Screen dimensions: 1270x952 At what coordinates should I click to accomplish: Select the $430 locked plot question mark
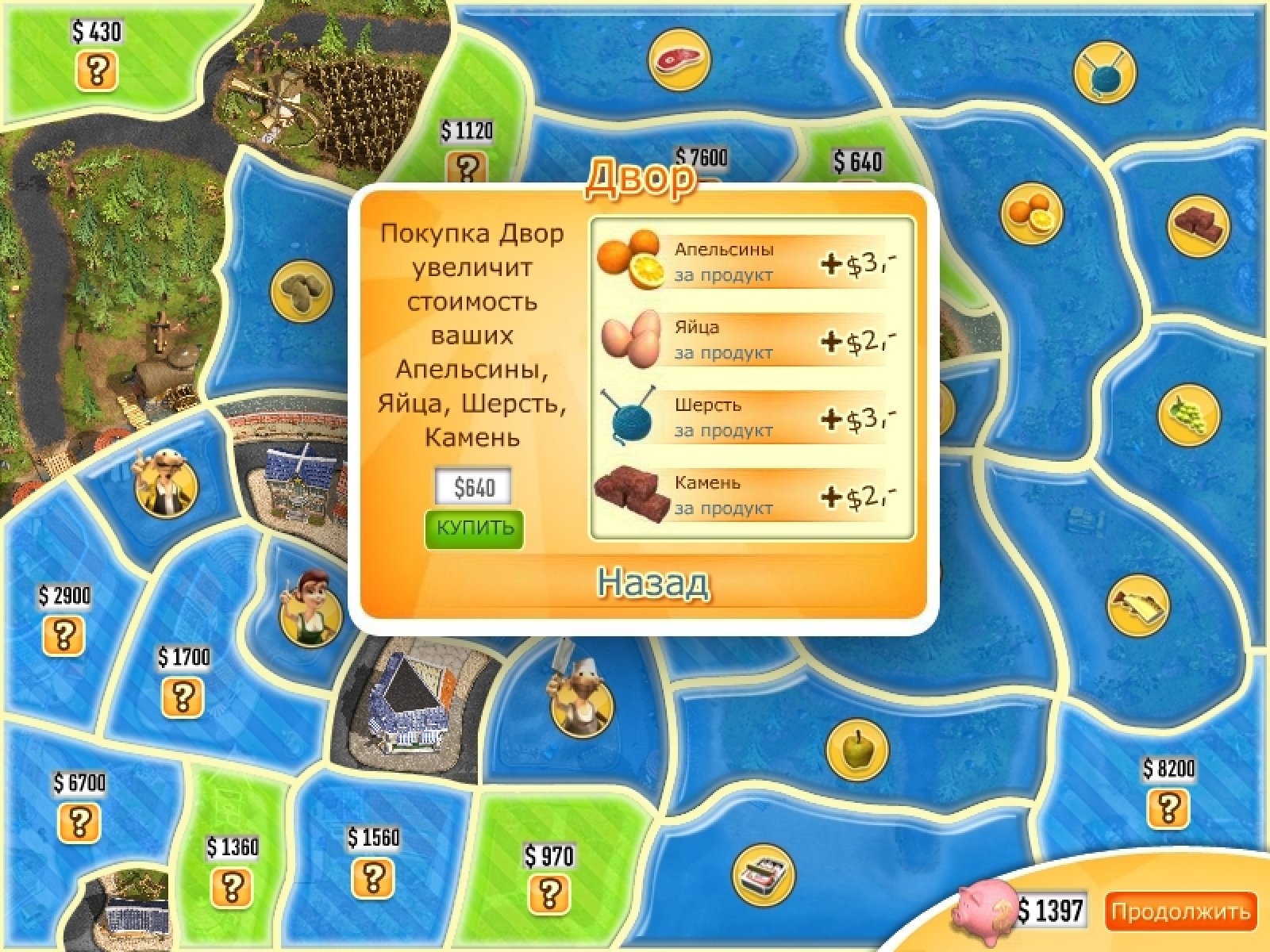[96, 71]
